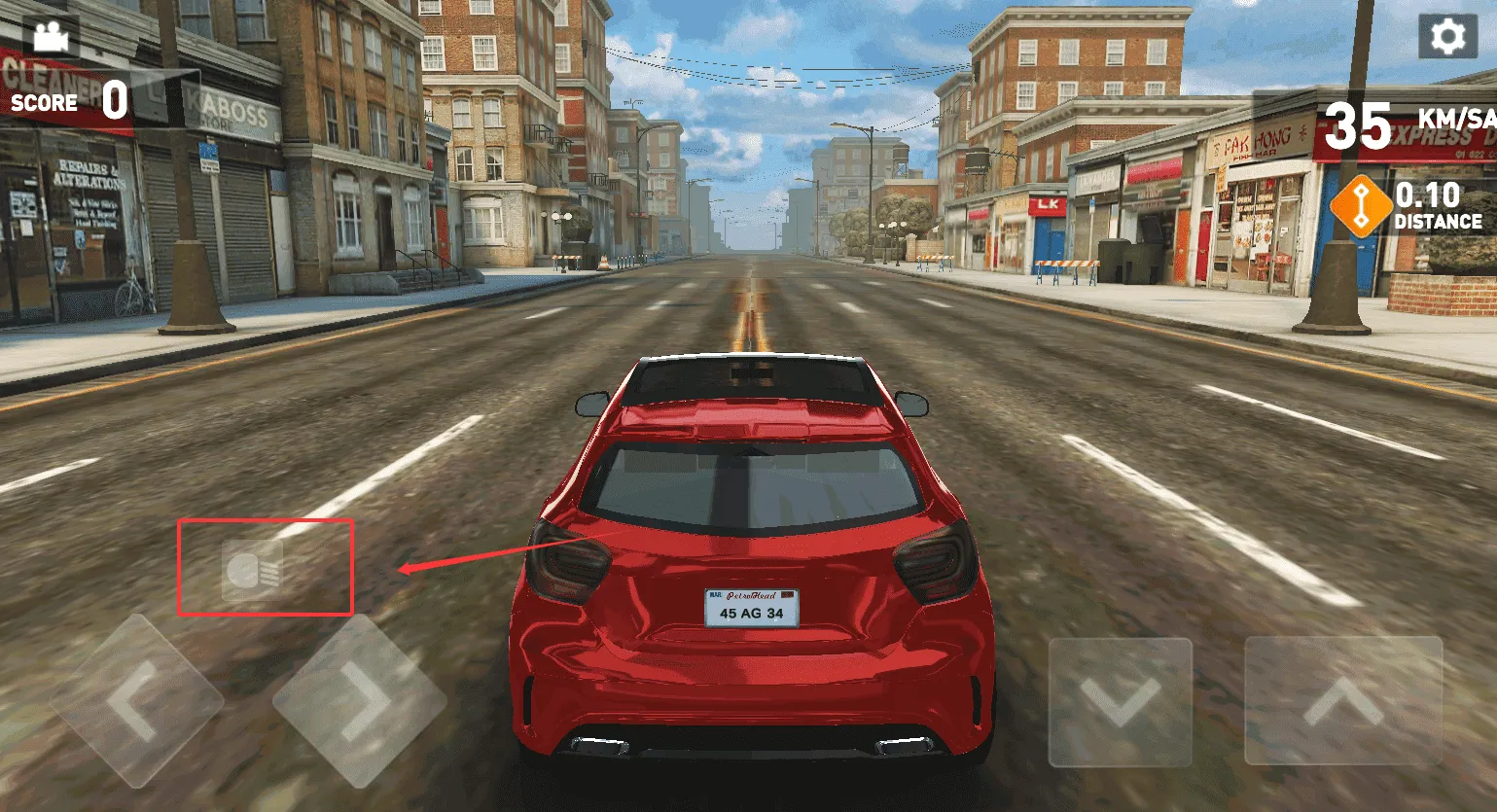Image resolution: width=1497 pixels, height=812 pixels.
Task: Steer right with the right arrow
Action: [x=359, y=700]
